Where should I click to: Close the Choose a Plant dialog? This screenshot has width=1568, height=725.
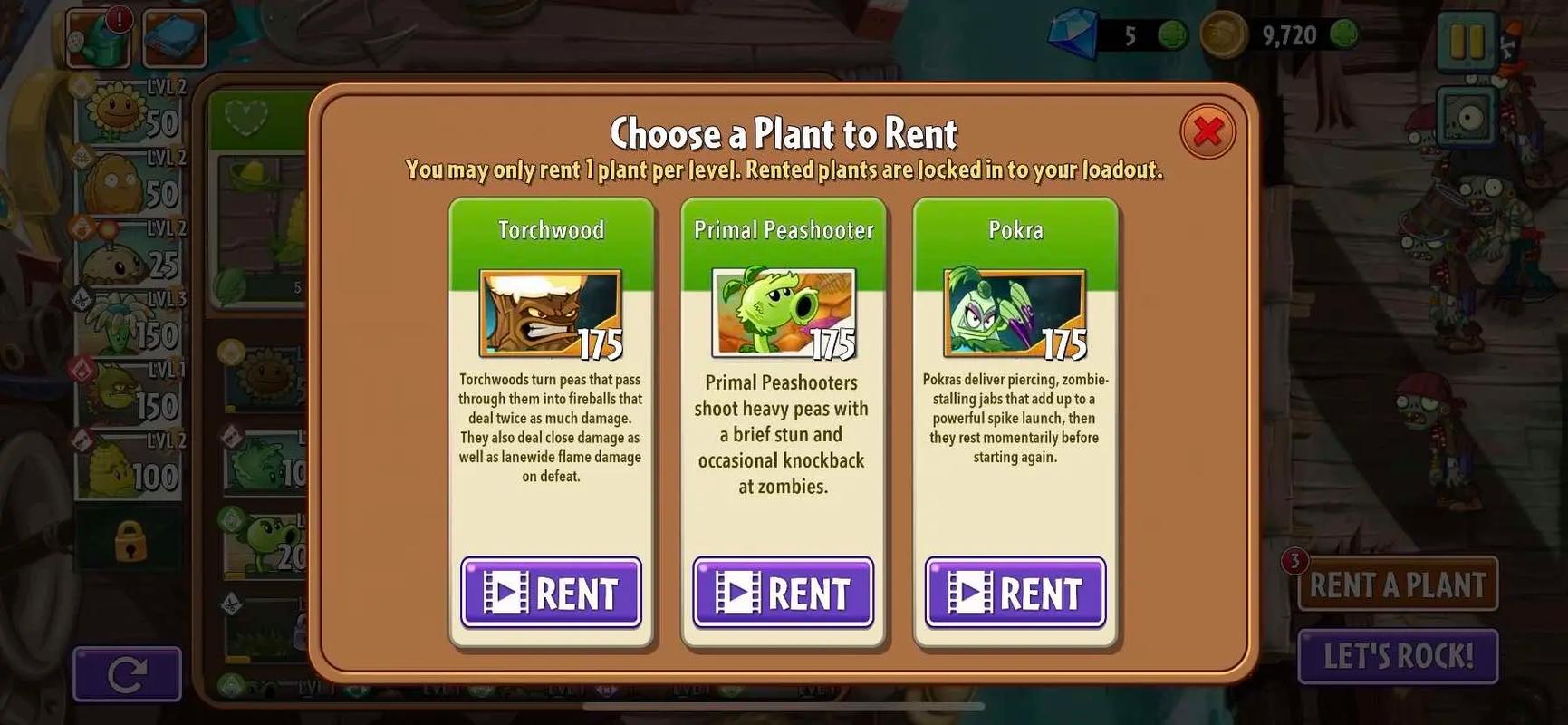(x=1207, y=132)
